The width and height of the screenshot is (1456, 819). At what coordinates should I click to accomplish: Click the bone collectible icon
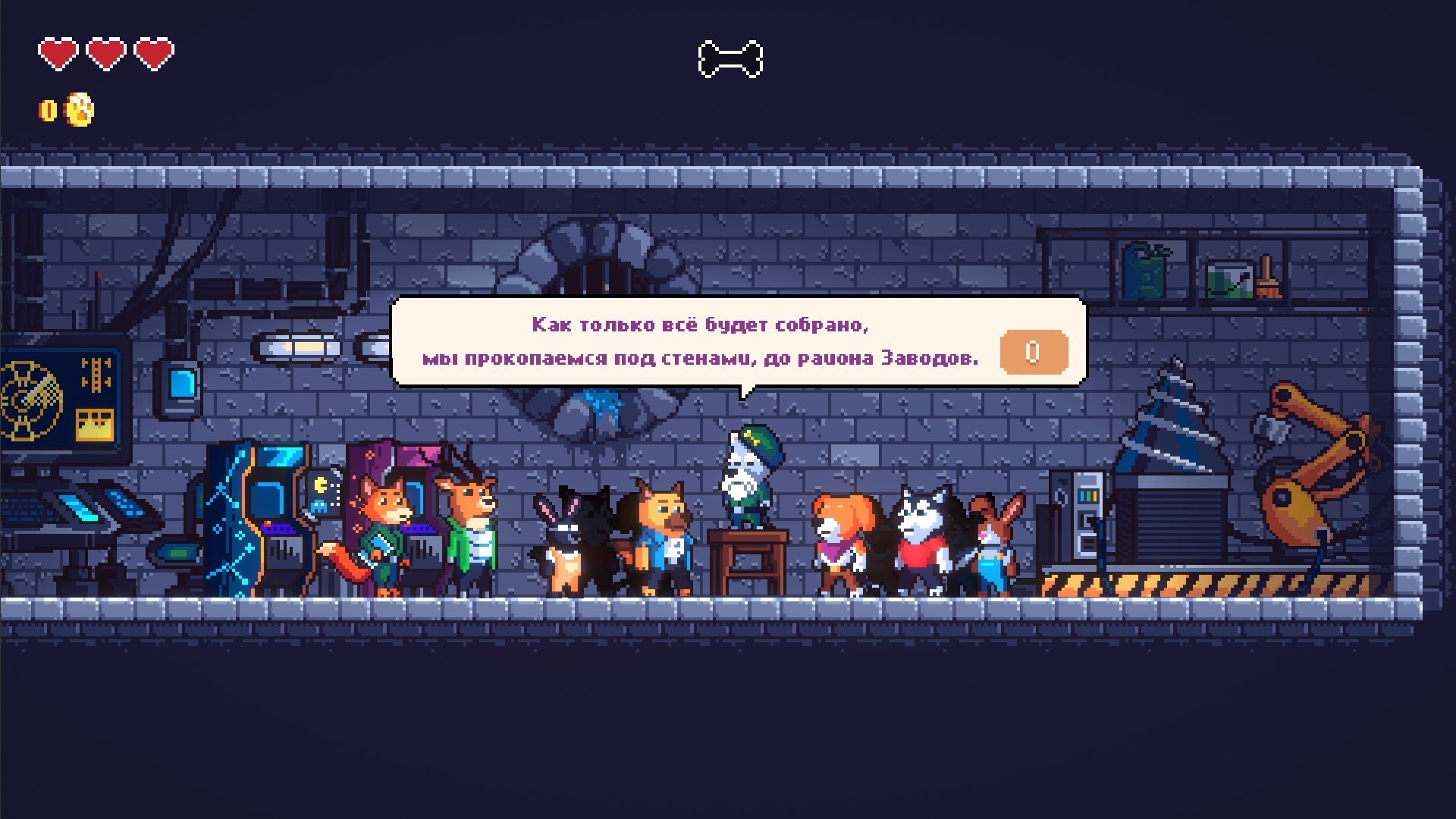pyautogui.click(x=730, y=59)
